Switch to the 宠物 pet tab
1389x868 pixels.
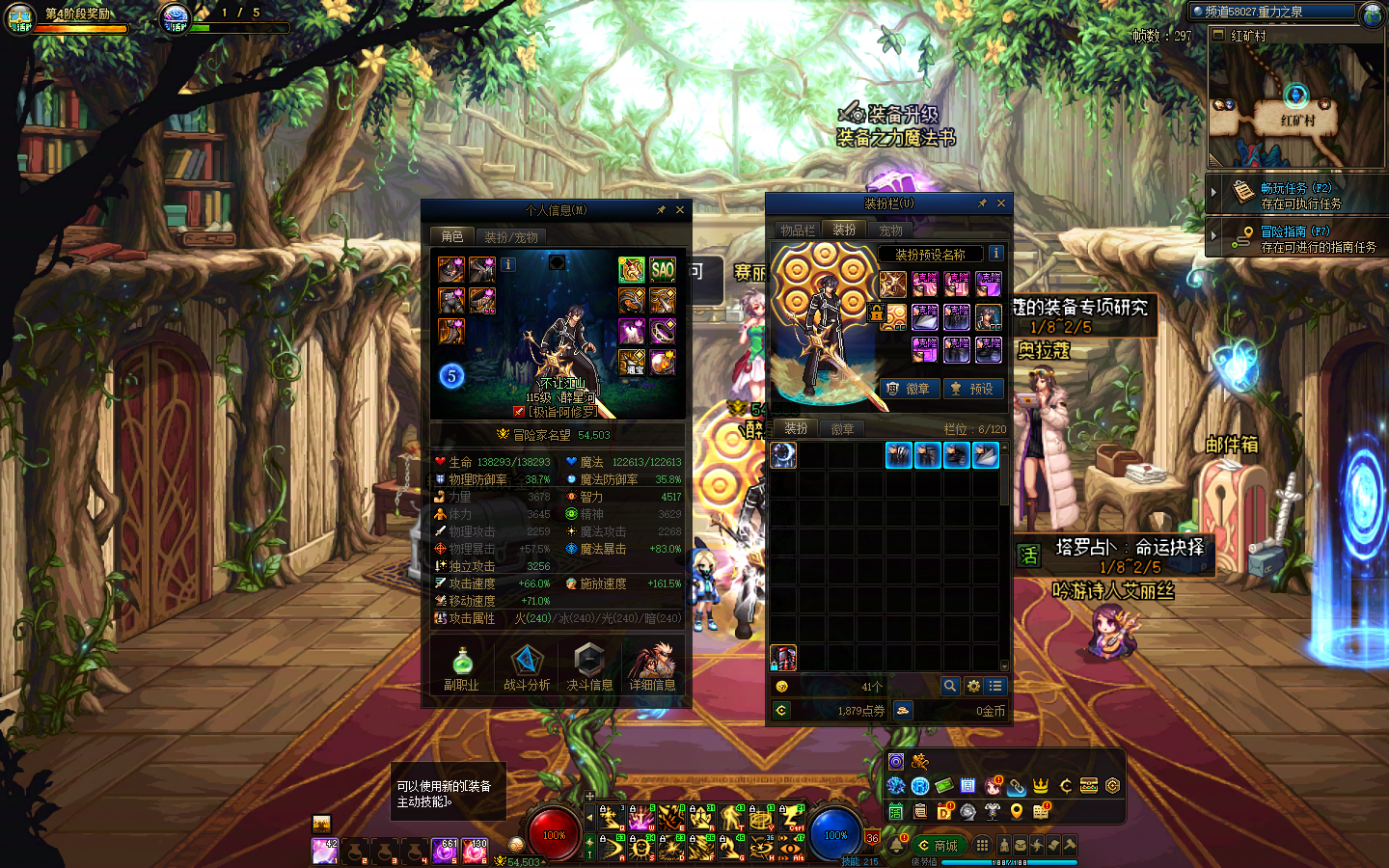coord(890,231)
